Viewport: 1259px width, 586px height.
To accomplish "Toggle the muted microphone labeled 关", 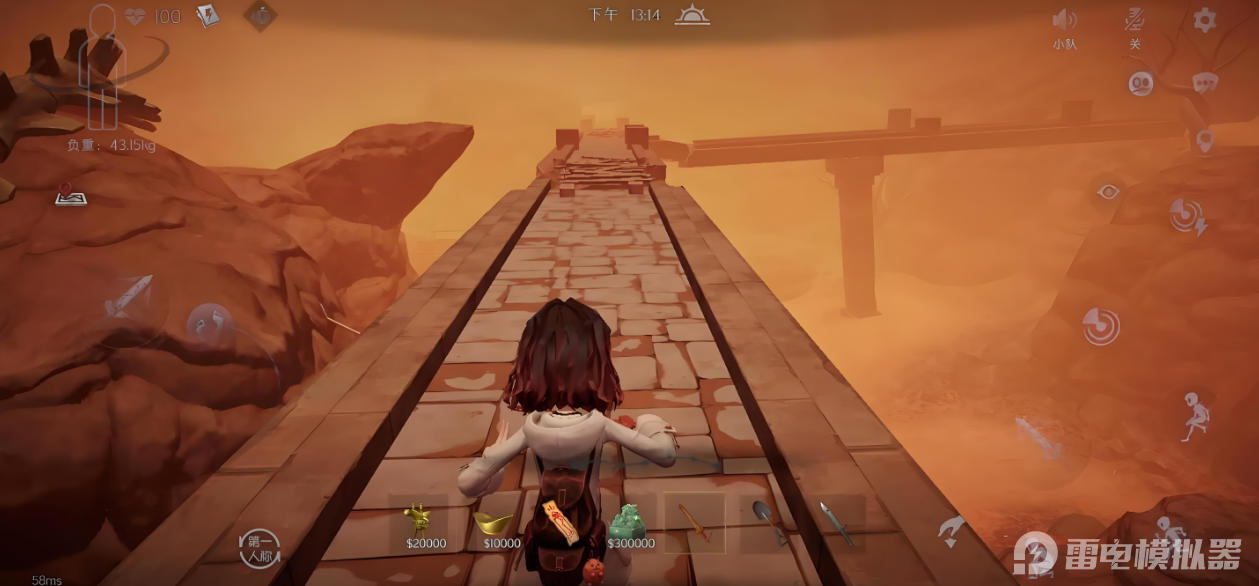I will coord(1134,20).
